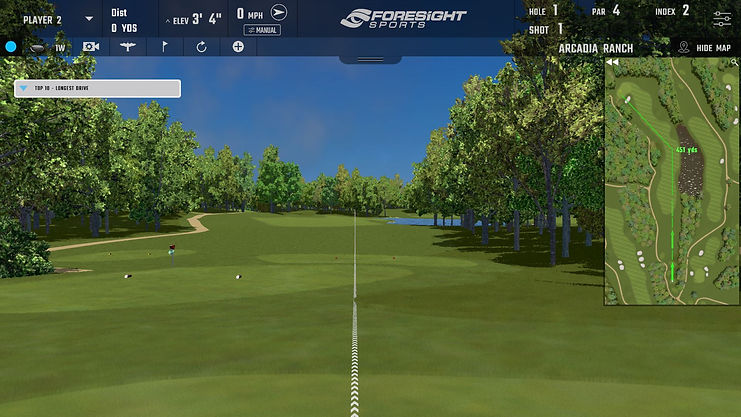The height and width of the screenshot is (417, 741).
Task: Click the camera view icon
Action: (91, 47)
